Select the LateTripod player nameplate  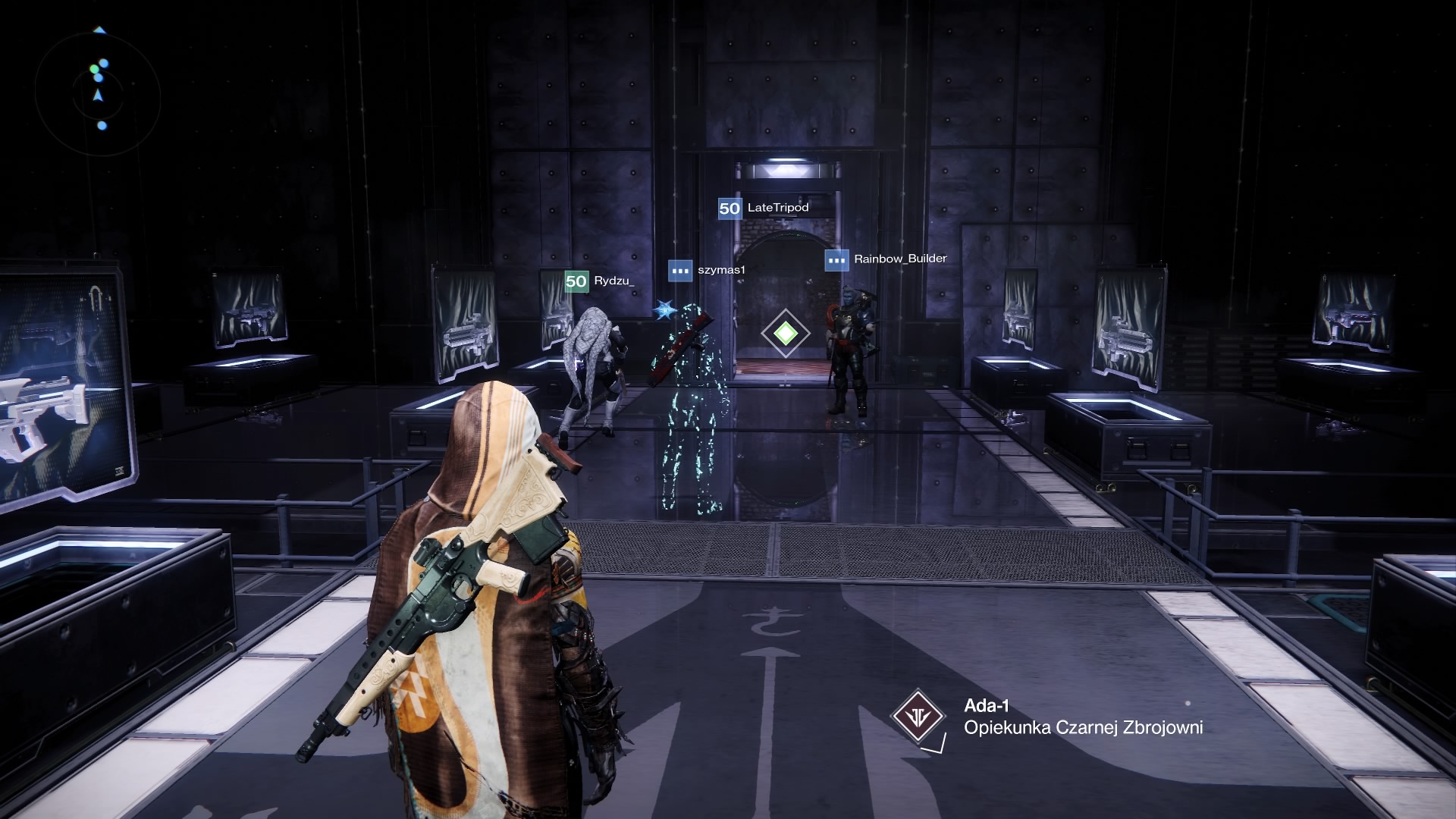tap(764, 208)
